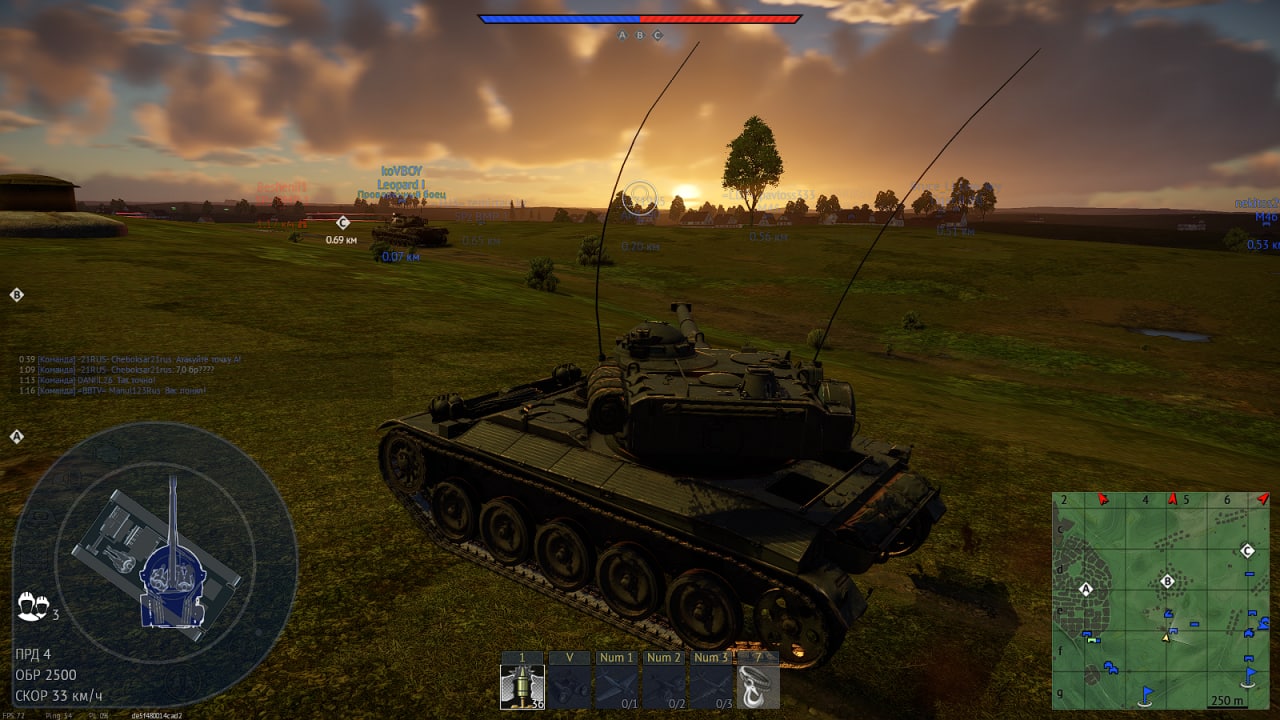Choose the Num 2 aircraft slot

[x=664, y=686]
